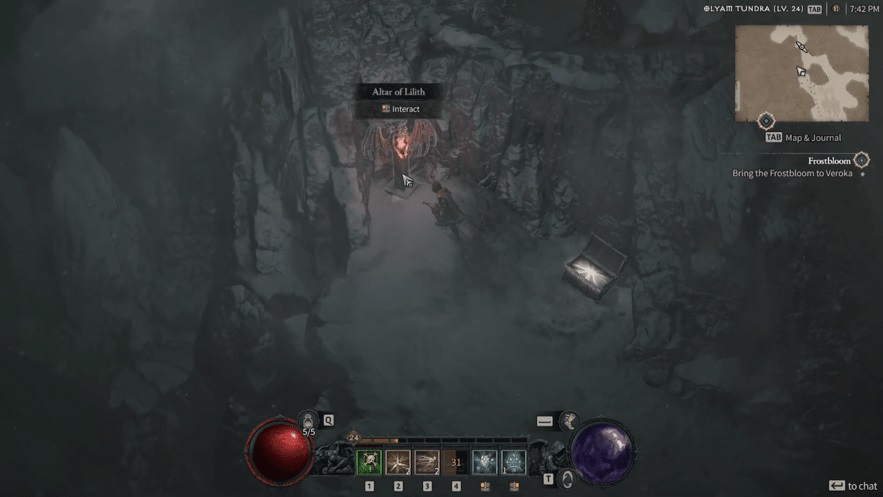The image size is (883, 497).
Task: Click the evade icon beside T
Action: click(x=567, y=479)
